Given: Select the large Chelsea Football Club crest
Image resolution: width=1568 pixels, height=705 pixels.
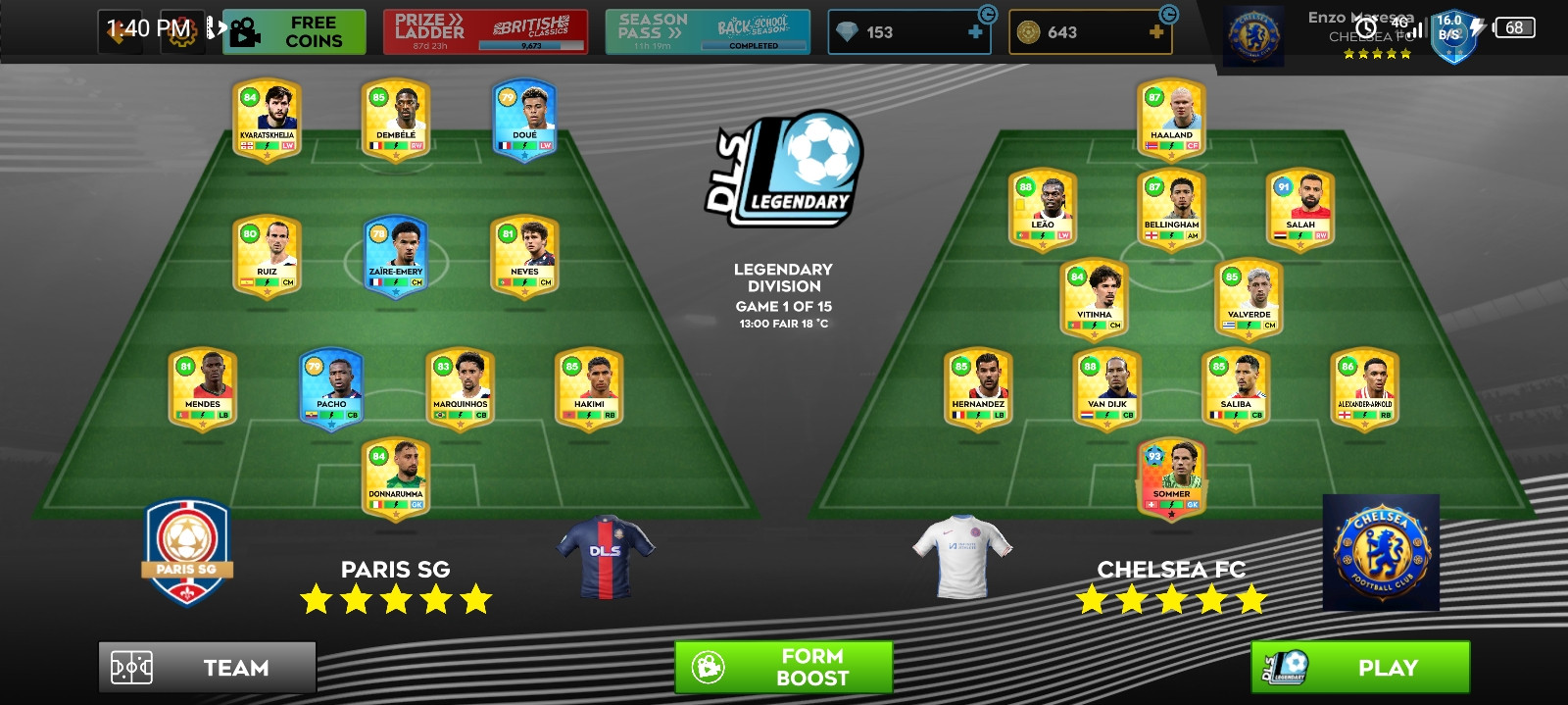Looking at the screenshot, I should (x=1381, y=553).
